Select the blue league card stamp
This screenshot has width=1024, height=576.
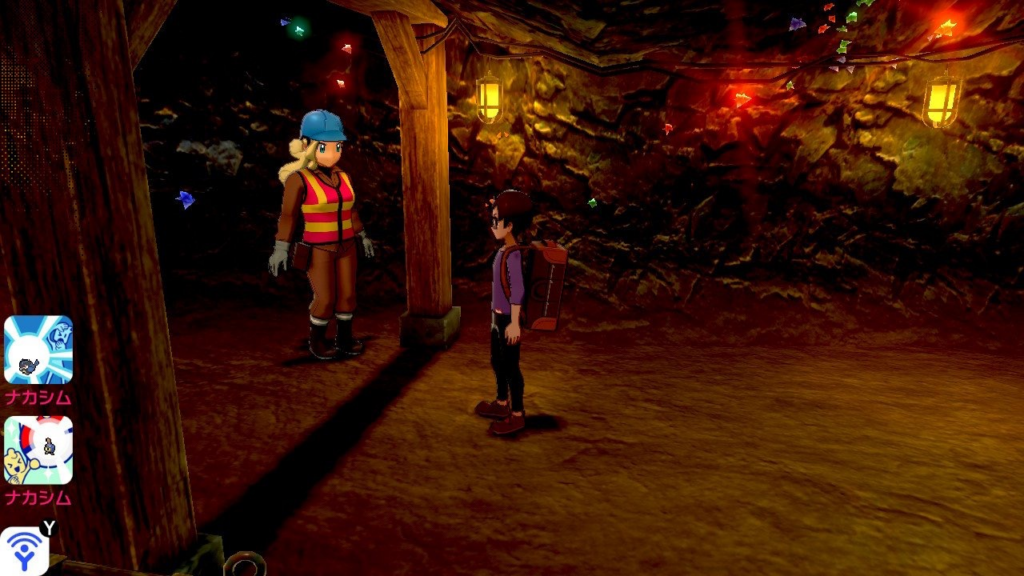pyautogui.click(x=38, y=350)
